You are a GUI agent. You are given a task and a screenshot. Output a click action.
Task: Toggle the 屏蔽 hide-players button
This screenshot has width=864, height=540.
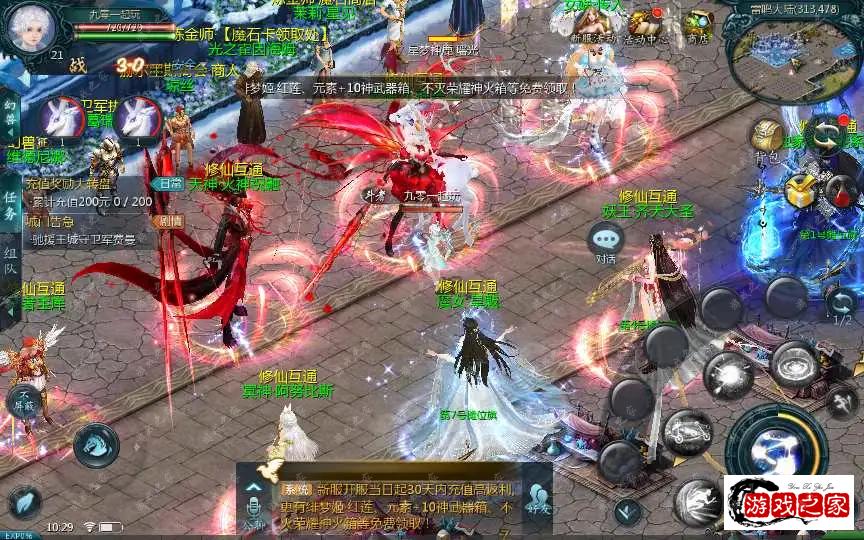pyautogui.click(x=22, y=401)
